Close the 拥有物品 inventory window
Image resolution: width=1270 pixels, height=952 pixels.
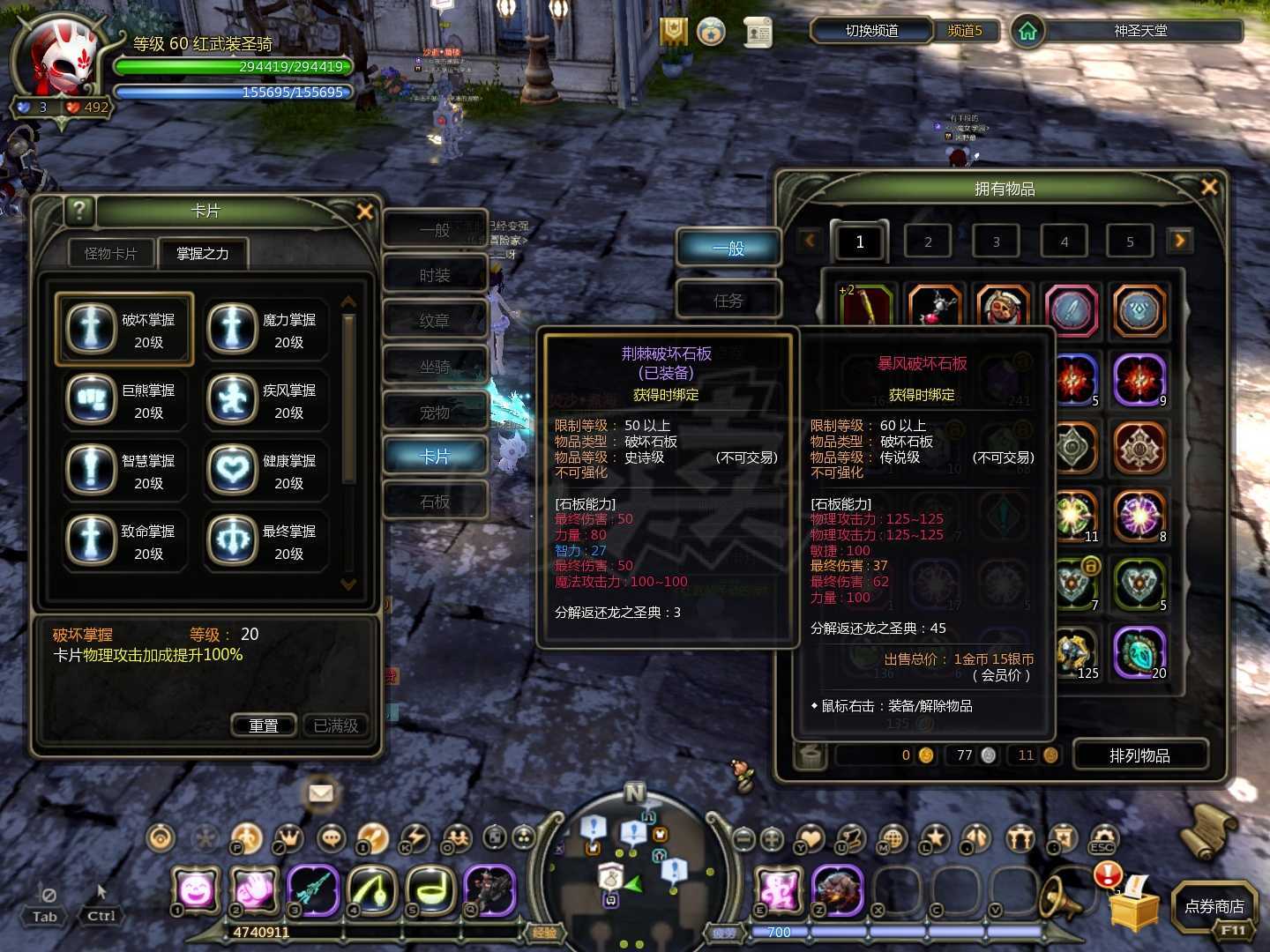coord(1209,187)
